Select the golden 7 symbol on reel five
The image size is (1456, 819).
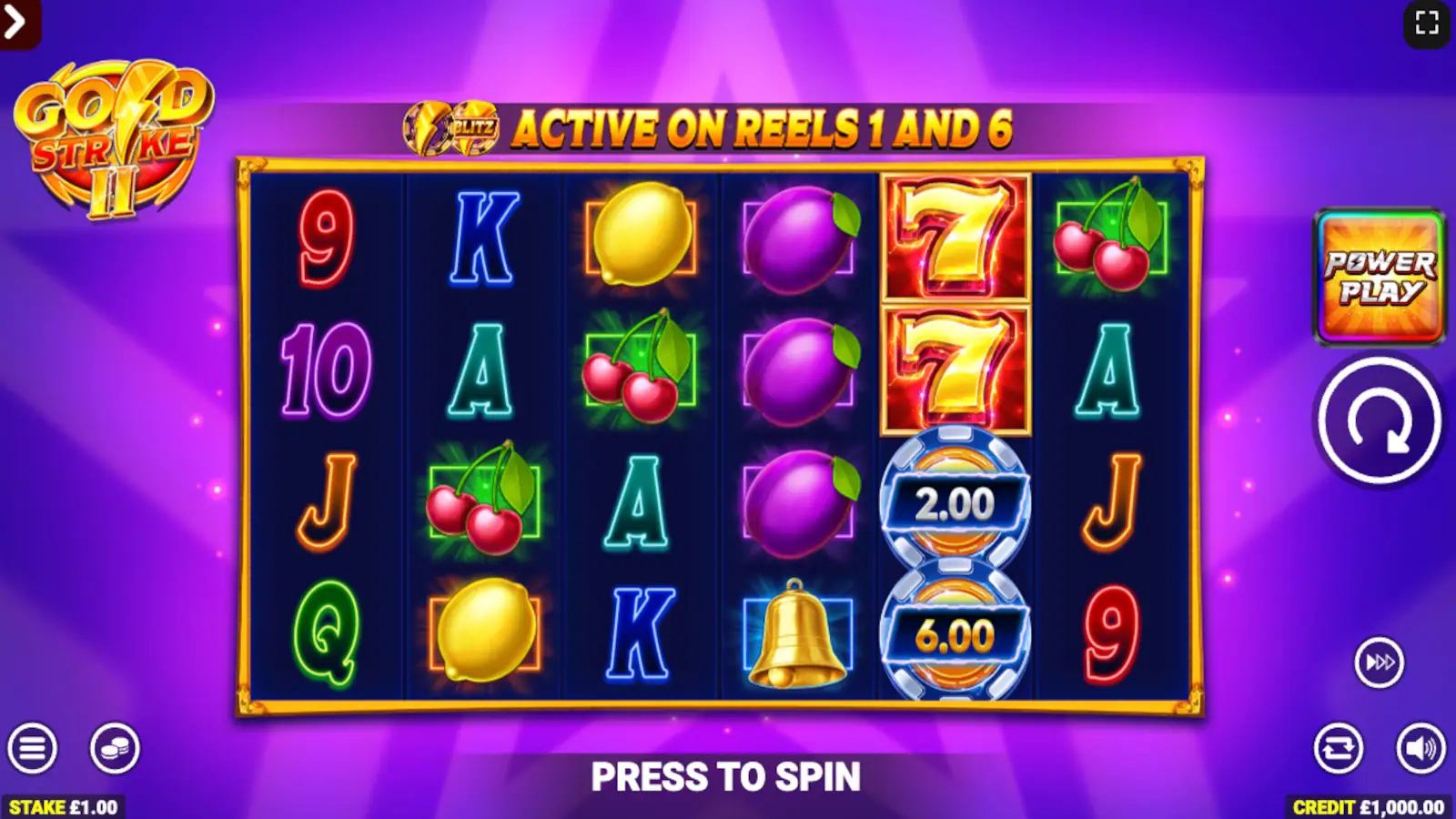(954, 237)
